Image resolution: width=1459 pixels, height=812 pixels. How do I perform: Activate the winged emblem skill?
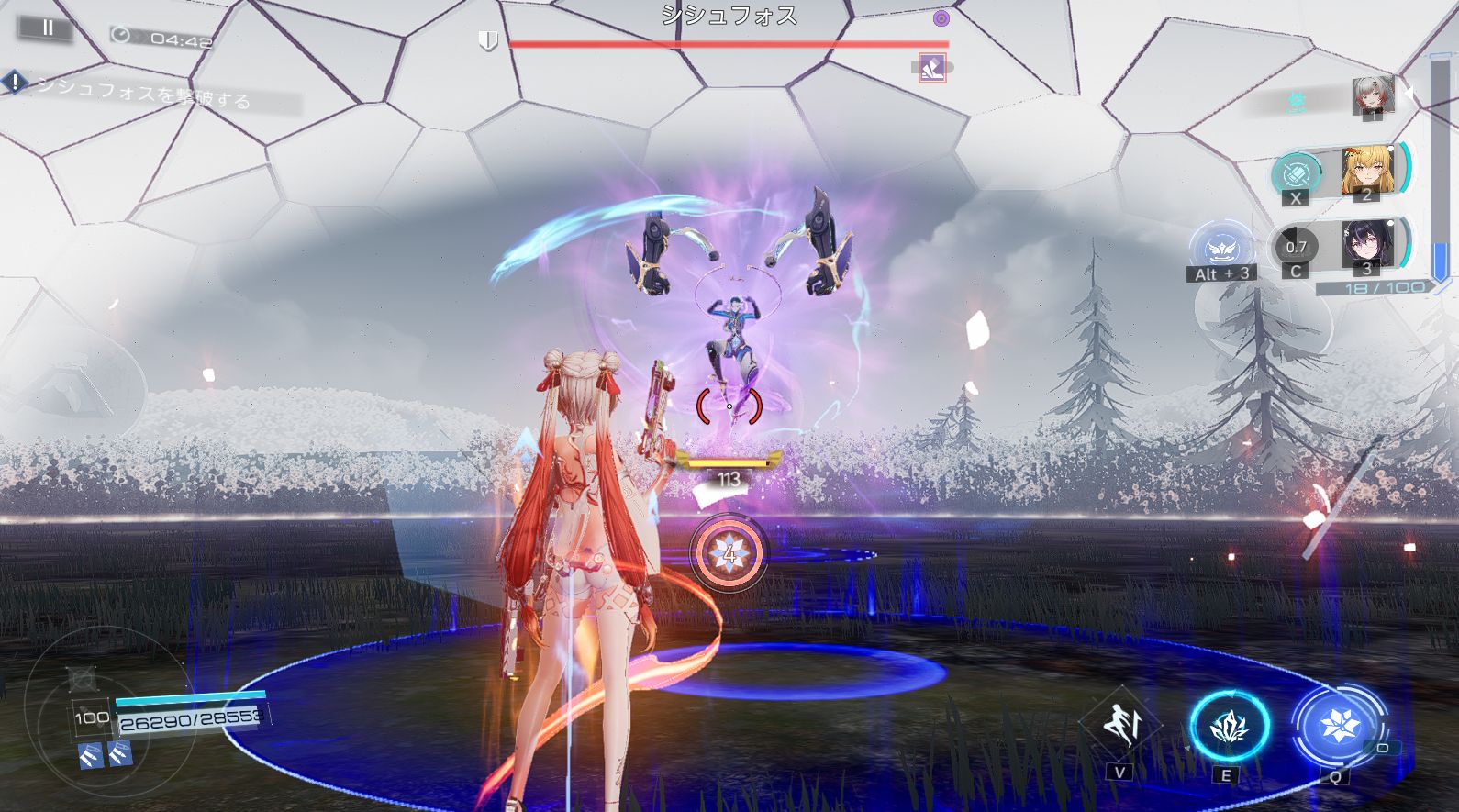(x=1222, y=248)
